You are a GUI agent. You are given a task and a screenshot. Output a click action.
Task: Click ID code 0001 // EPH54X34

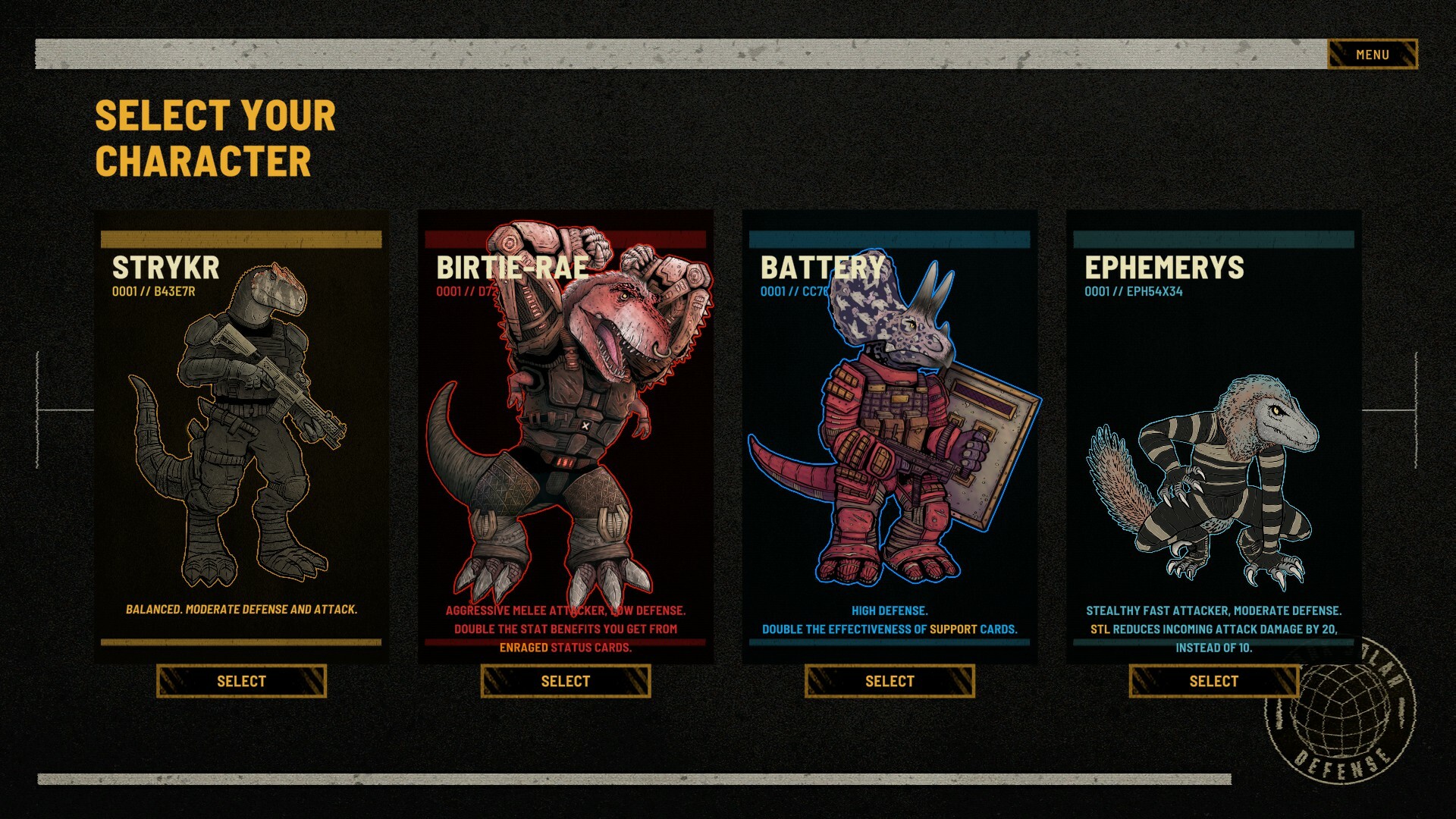tap(1134, 292)
